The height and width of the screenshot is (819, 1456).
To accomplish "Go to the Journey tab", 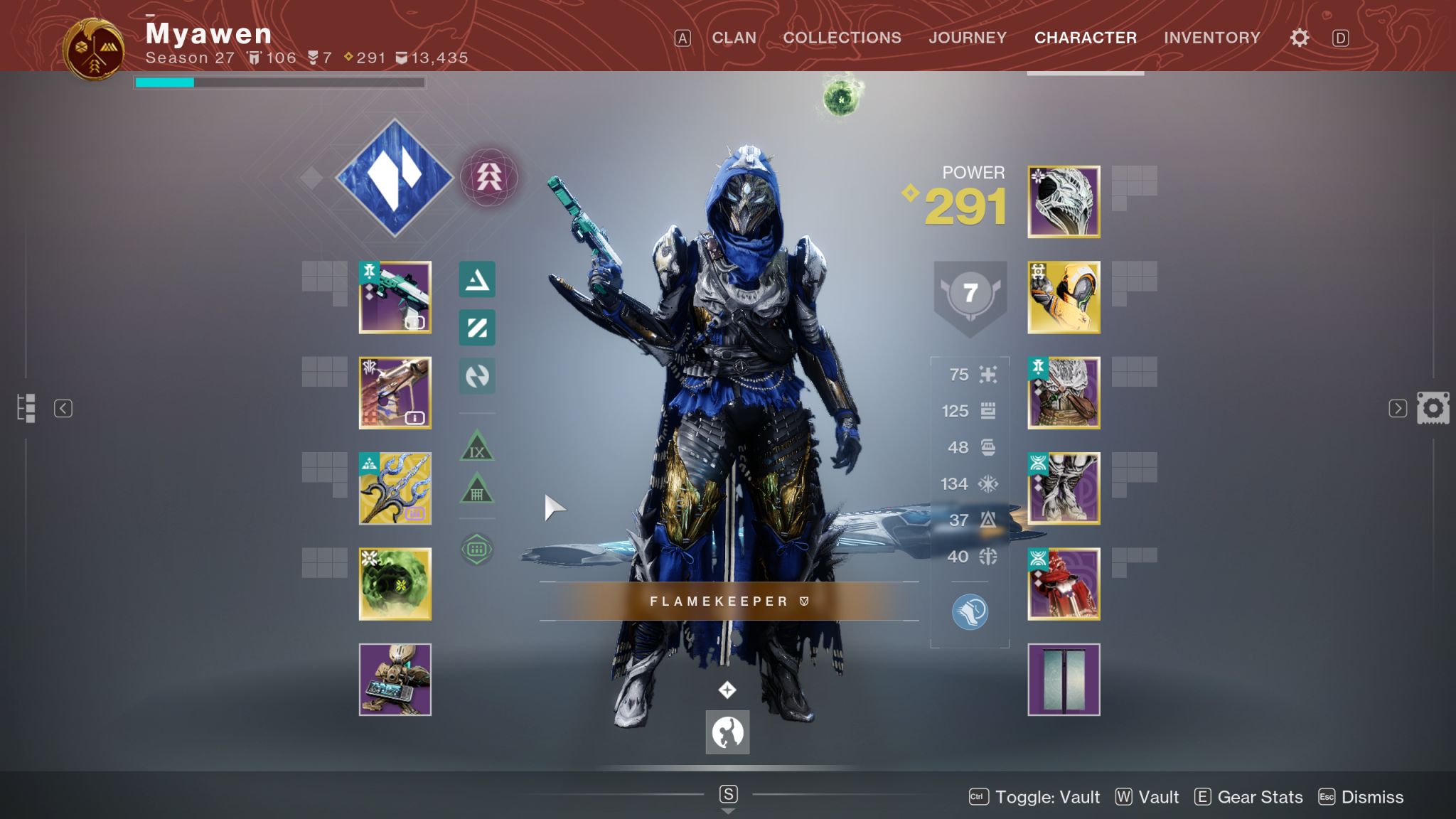I will [x=967, y=38].
